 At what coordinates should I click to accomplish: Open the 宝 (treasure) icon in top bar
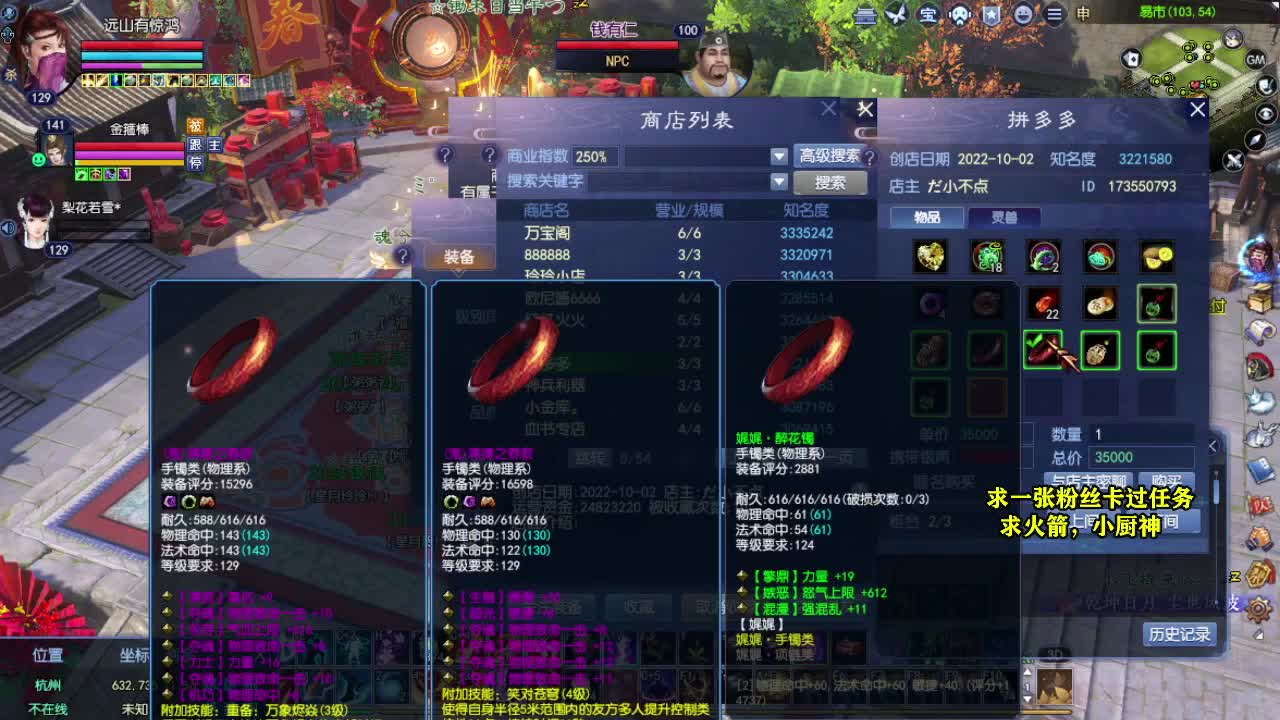pyautogui.click(x=928, y=15)
